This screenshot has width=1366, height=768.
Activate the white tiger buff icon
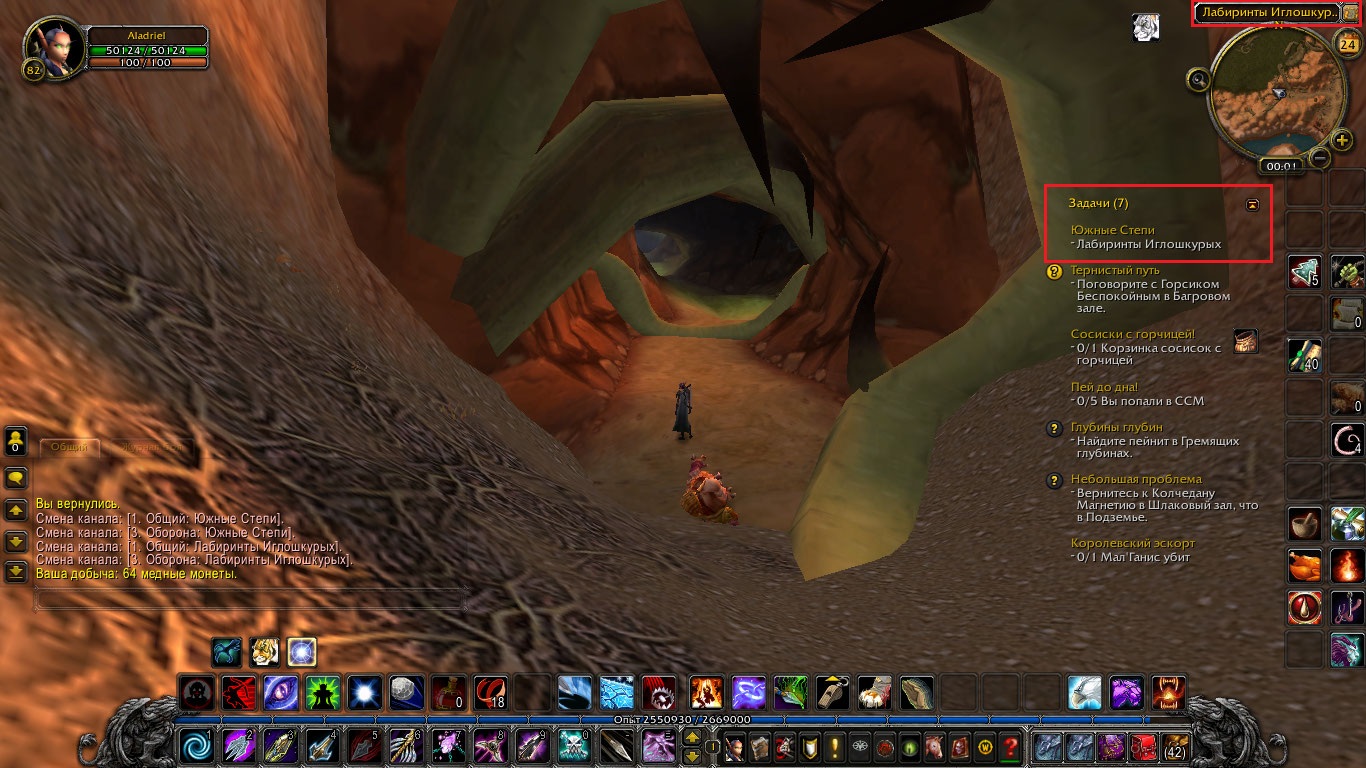click(264, 652)
